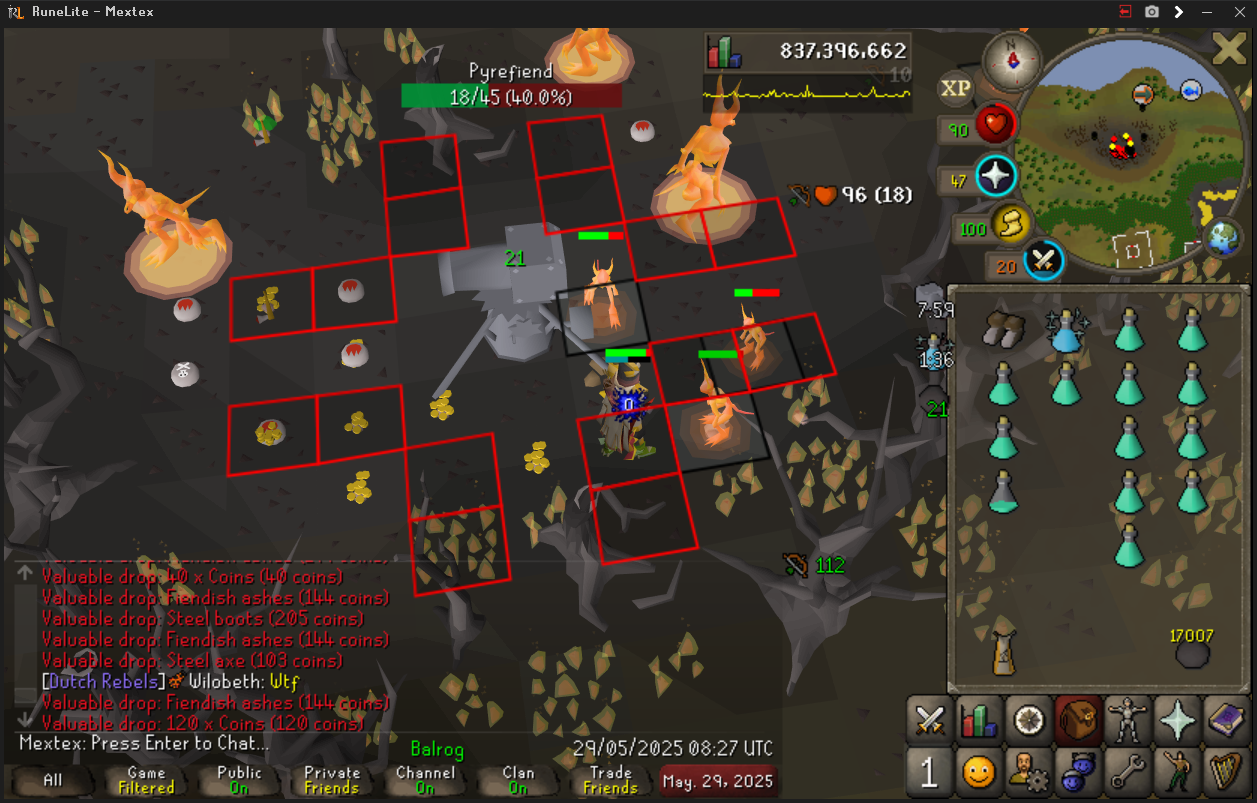Toggle the XP drops button
Viewport: 1257px width, 803px height.
pyautogui.click(x=956, y=89)
